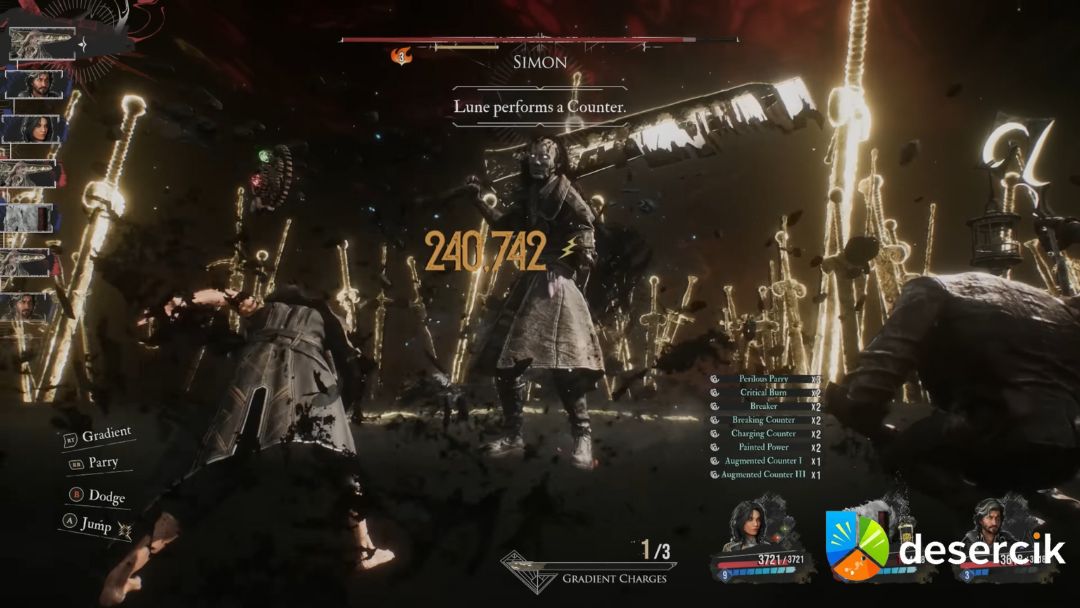Screen dimensions: 1080x608
Task: Select Simon's active-turn portrait atop the turn order
Action: point(43,43)
